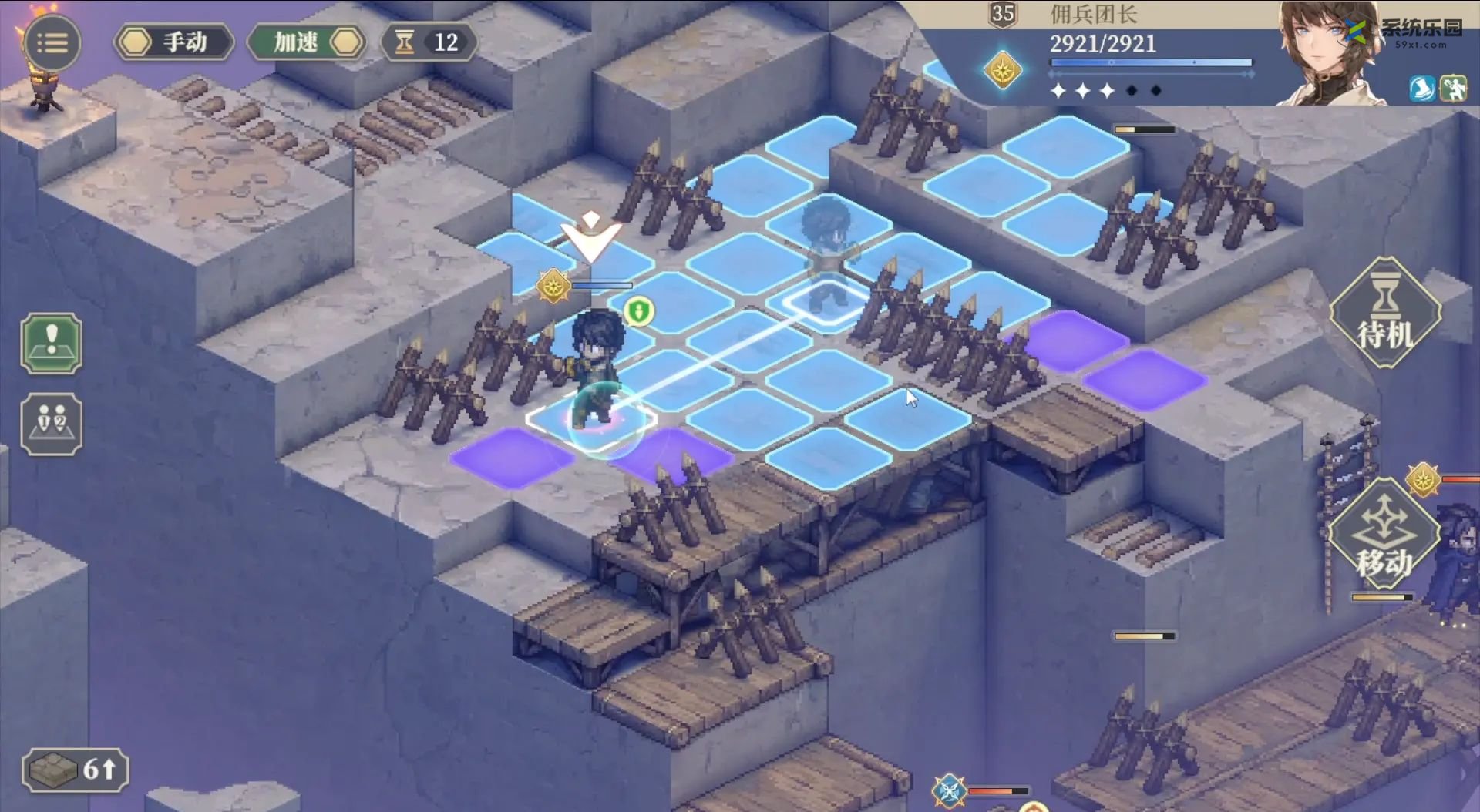Toggle the 加速 speed-up button
This screenshot has width=1480, height=812.
[x=307, y=42]
